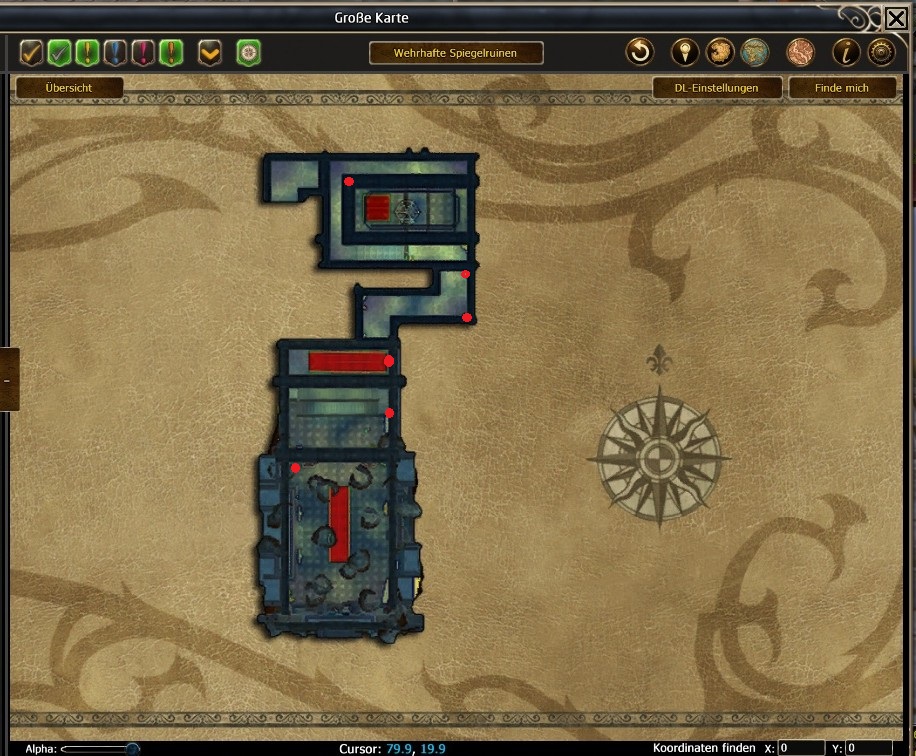Viewport: 916px width, 756px height.
Task: Toggle the green compass rose button
Action: (x=248, y=52)
